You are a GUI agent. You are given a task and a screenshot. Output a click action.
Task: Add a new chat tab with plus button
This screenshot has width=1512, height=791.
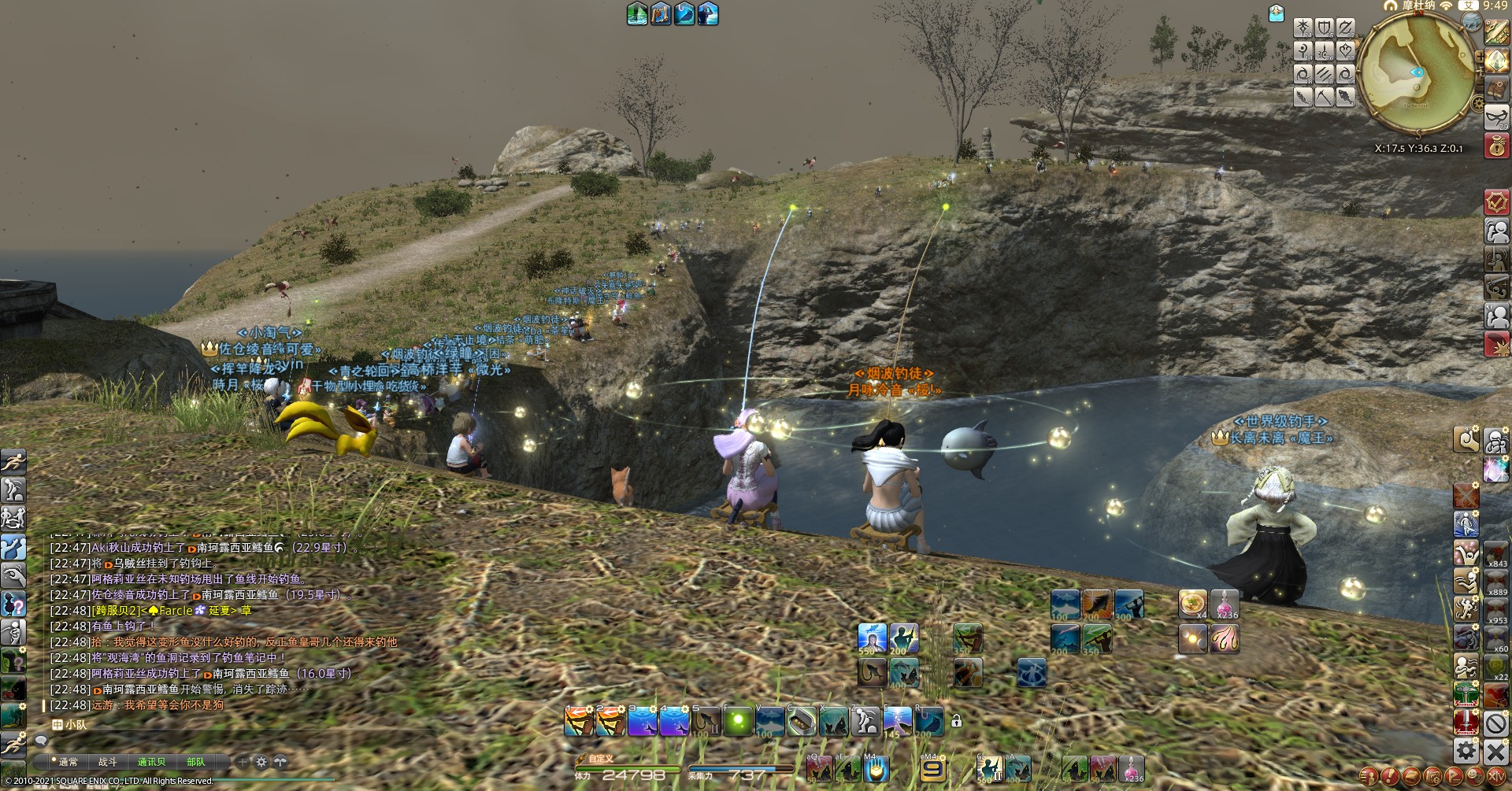coord(243,762)
